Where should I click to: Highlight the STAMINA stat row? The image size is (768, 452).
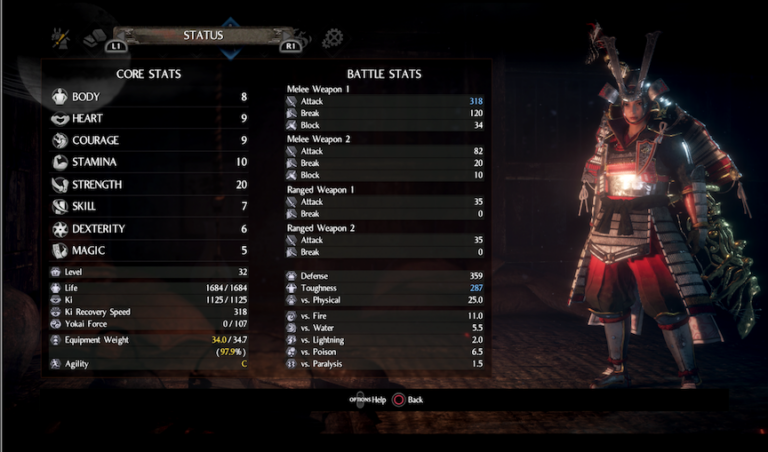pos(150,163)
